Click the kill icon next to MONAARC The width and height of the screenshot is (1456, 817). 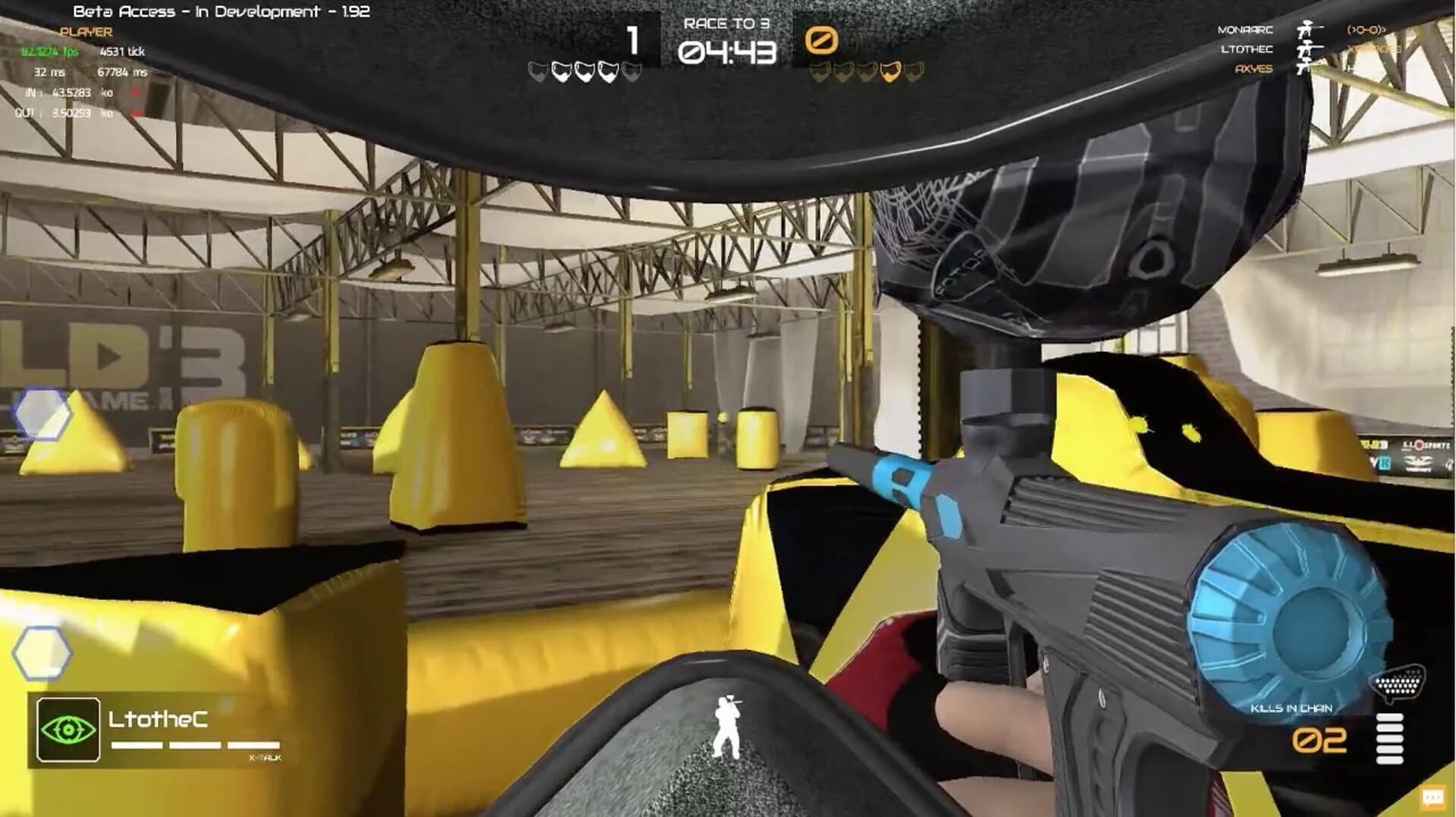pos(1305,29)
